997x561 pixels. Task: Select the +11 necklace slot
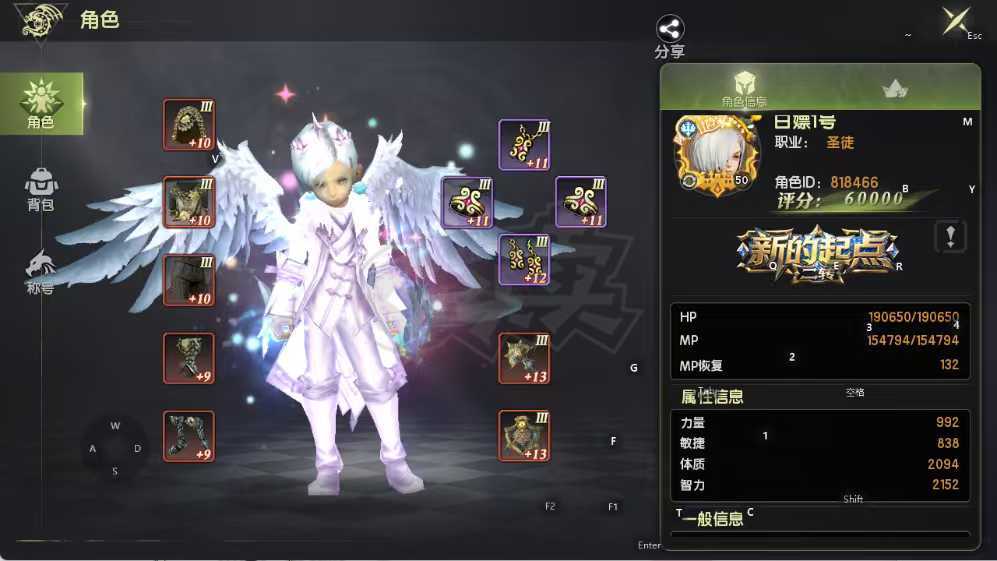click(524, 145)
